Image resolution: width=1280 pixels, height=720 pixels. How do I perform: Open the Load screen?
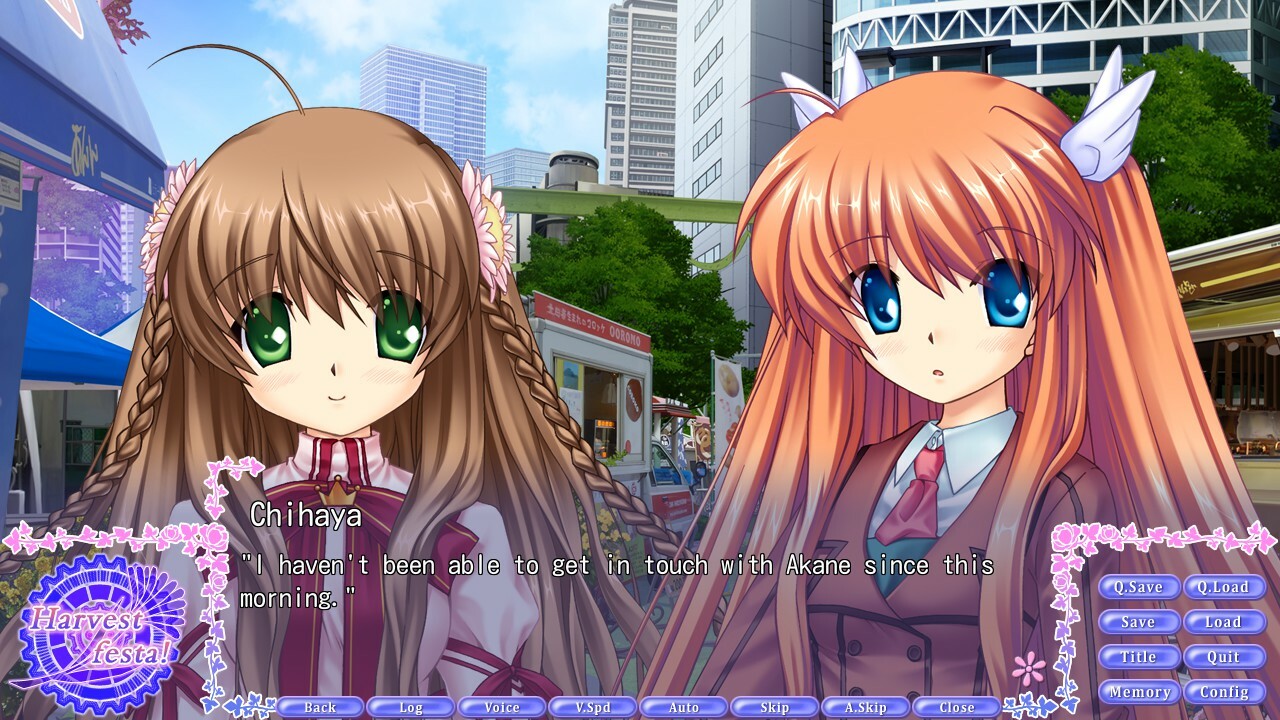pos(1224,622)
